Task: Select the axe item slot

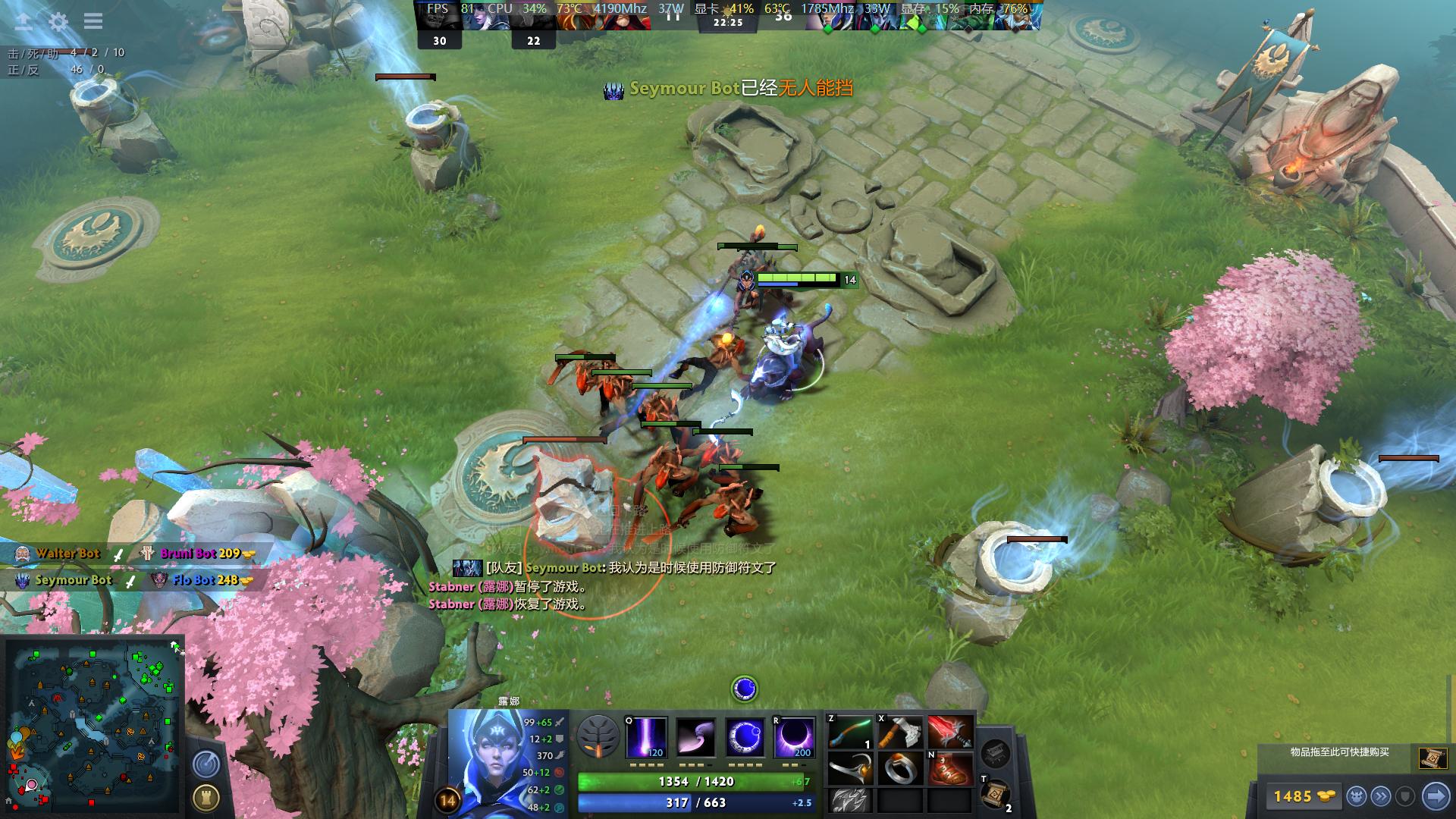Action: (900, 733)
